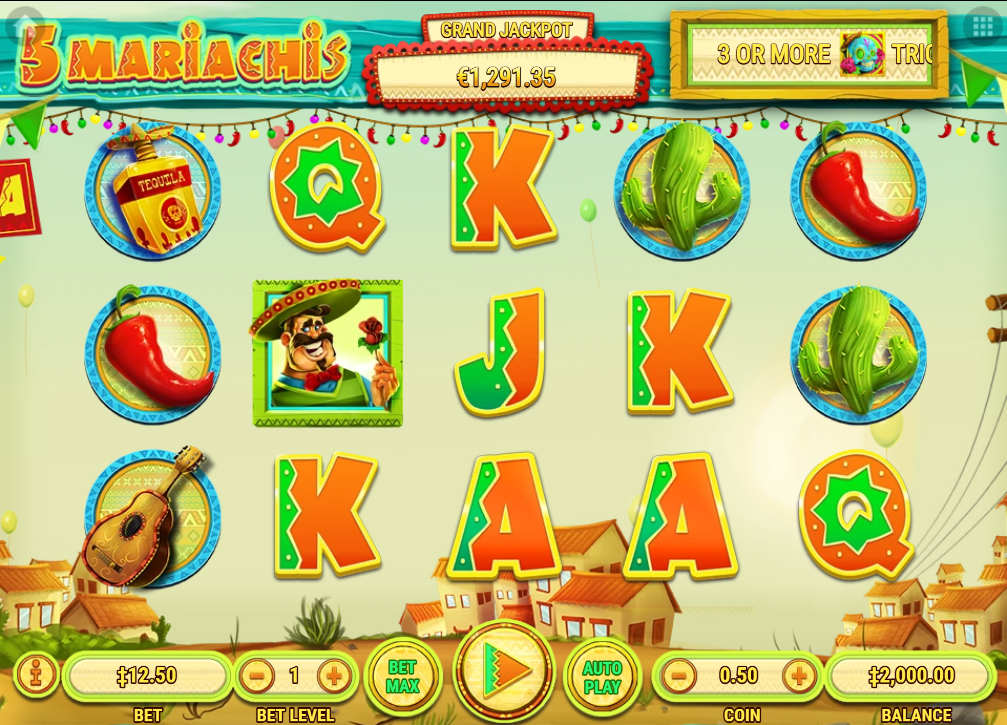The image size is (1007, 725).
Task: Open the grid menu in the corner
Action: [x=981, y=27]
